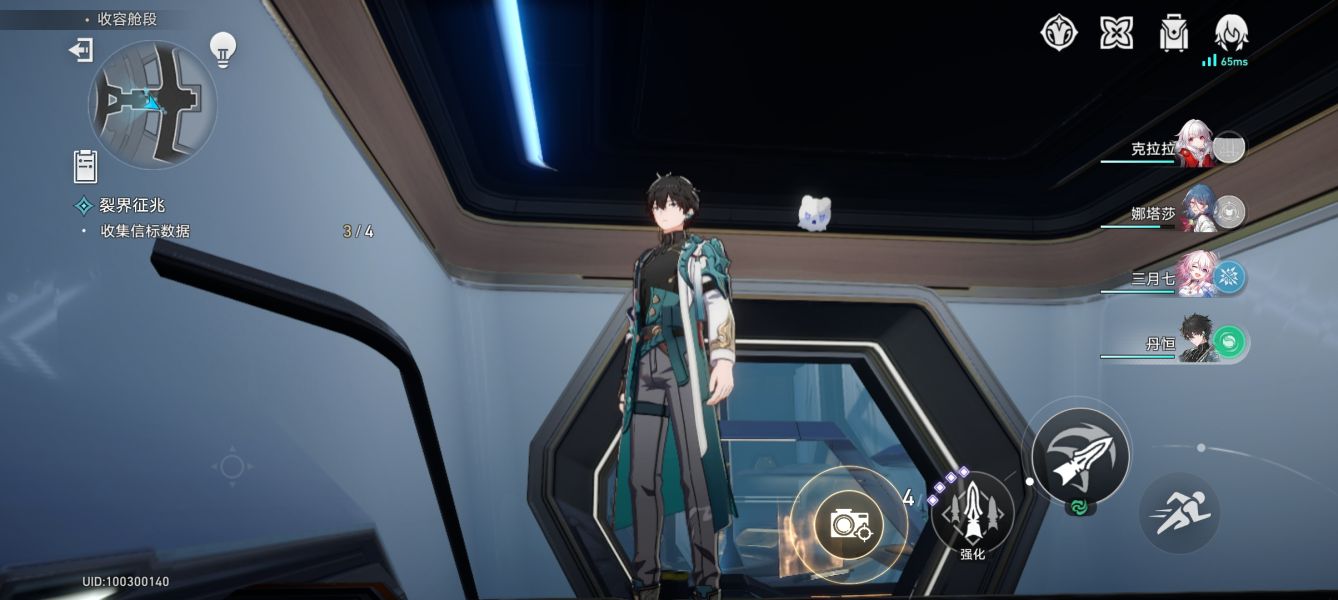Select the 裂界征兆 quest tracker

click(x=131, y=205)
